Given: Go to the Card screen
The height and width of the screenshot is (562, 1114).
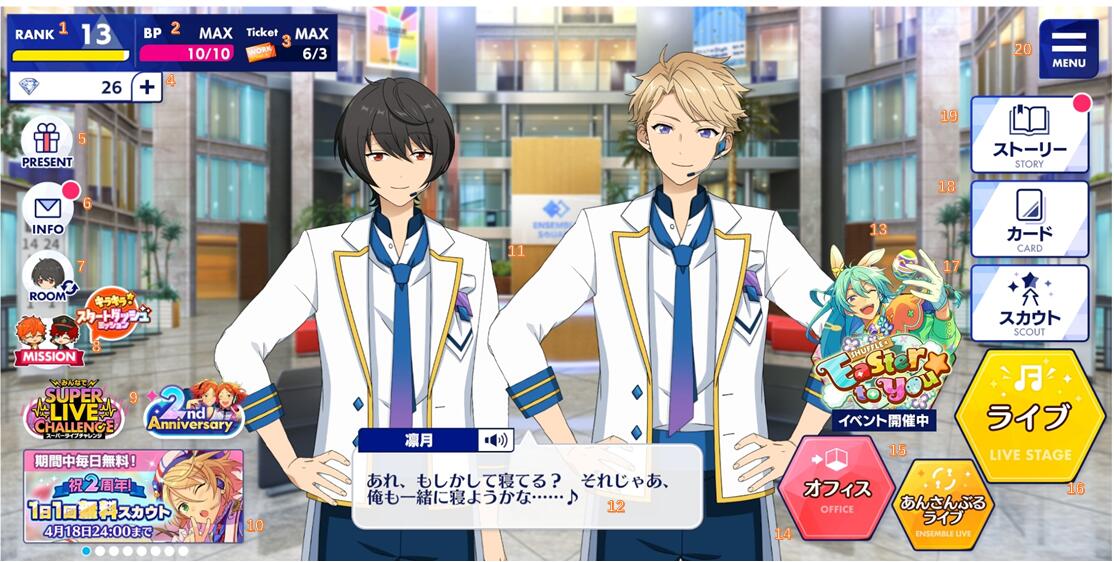Looking at the screenshot, I should 1029,220.
